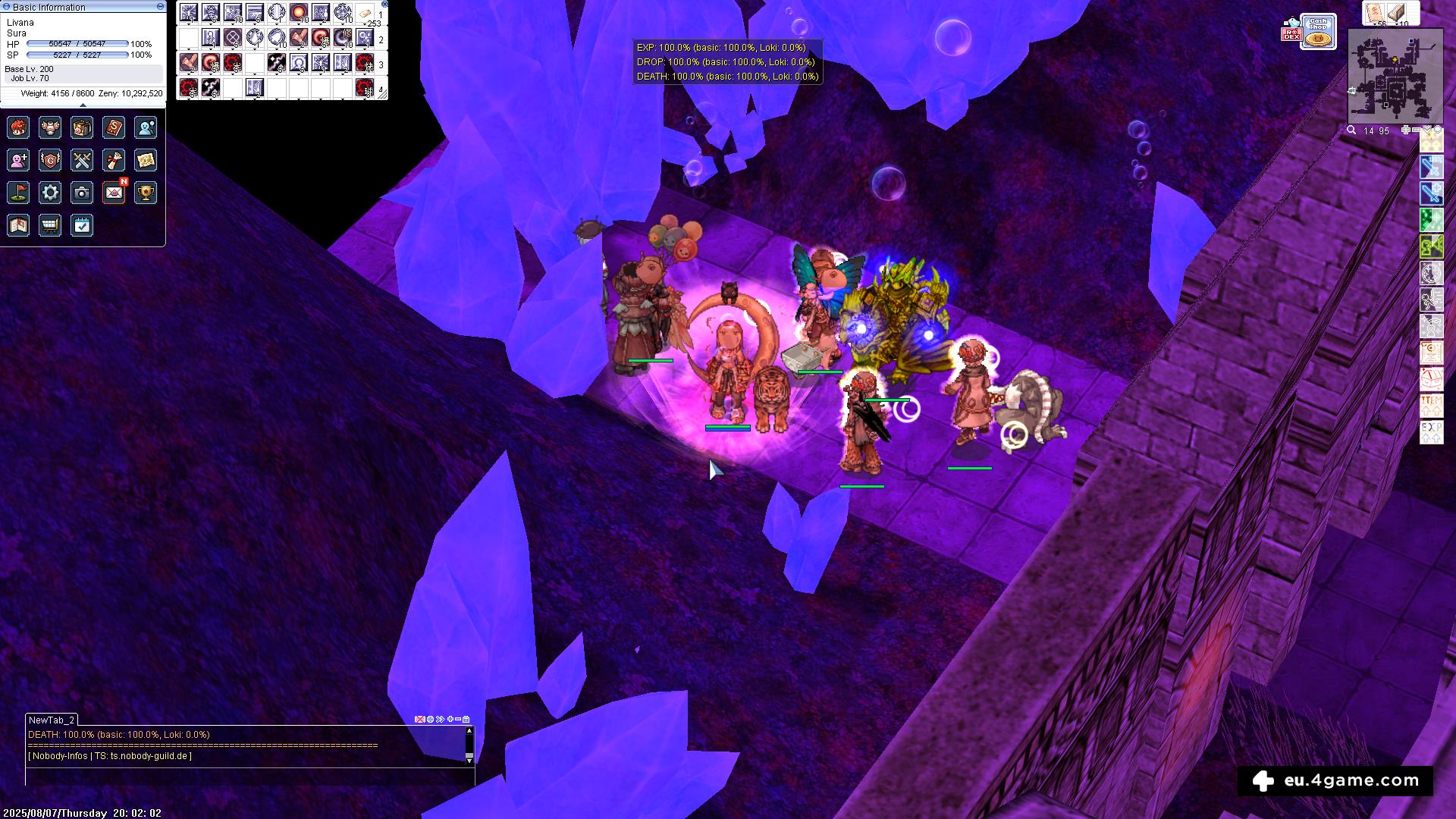Screen dimensions: 1456x819
Task: Open the crossed swords battle menu
Action: [x=82, y=160]
